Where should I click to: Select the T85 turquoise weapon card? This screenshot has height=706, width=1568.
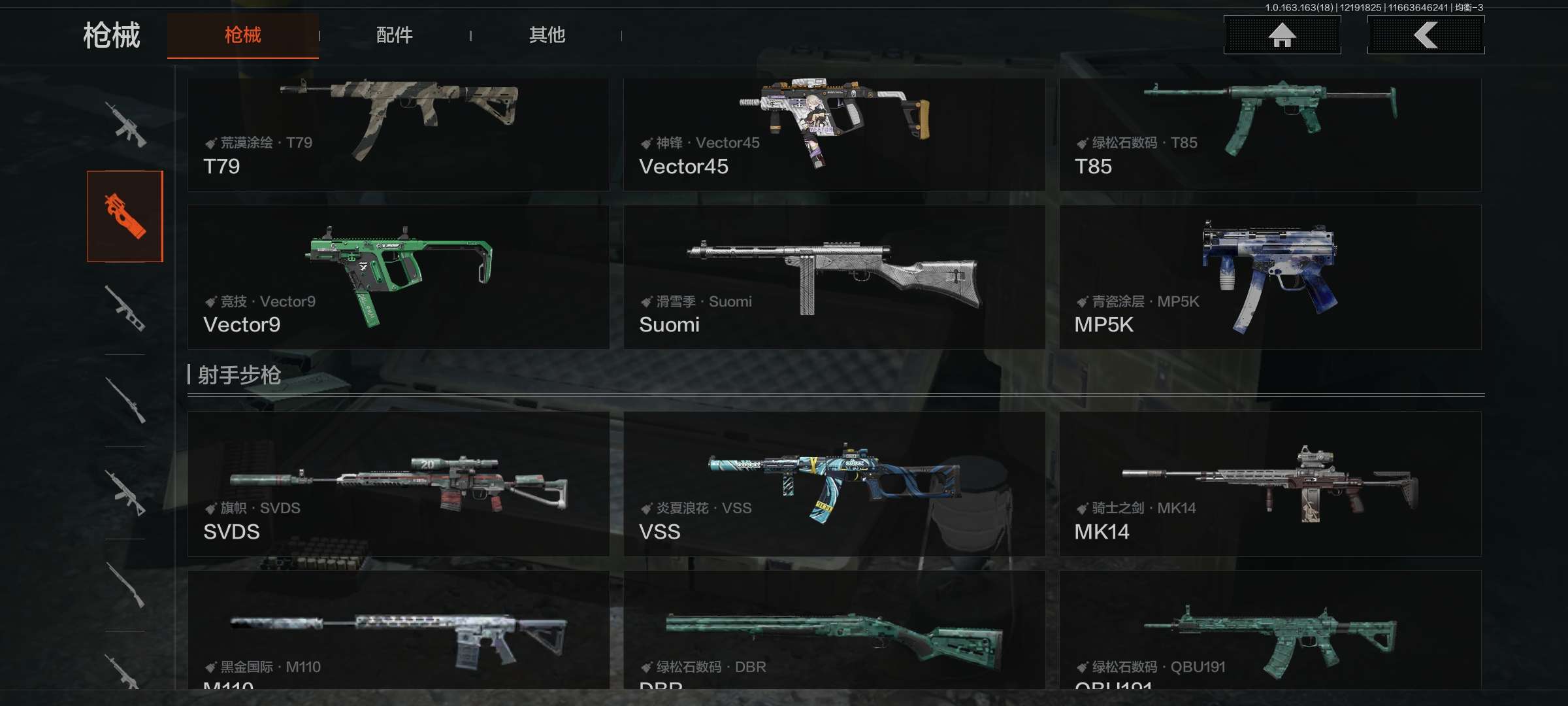tap(1269, 134)
